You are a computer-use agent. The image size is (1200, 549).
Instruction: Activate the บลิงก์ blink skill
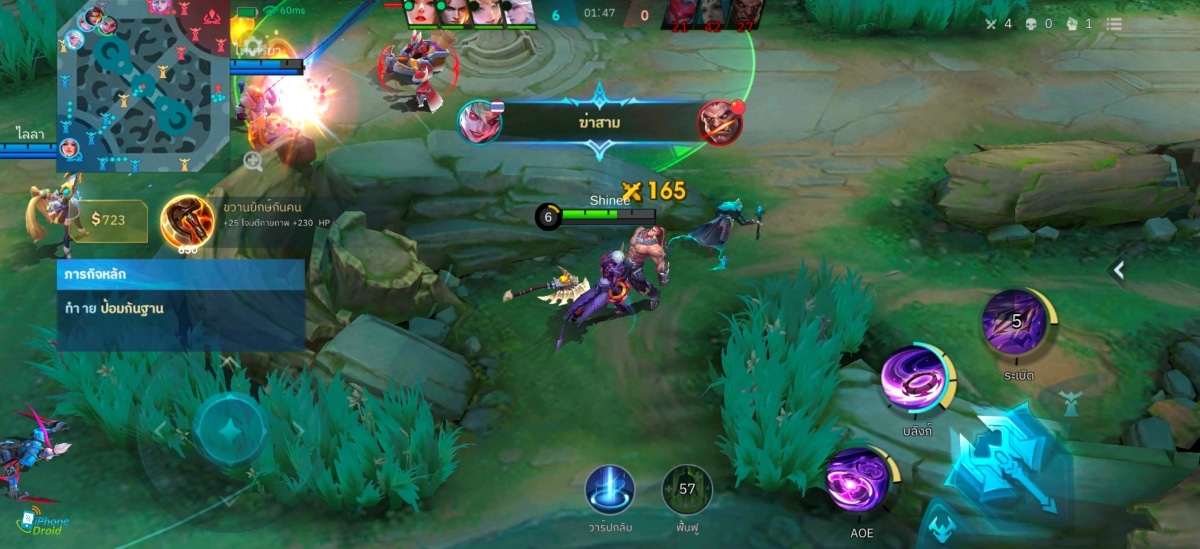(x=915, y=377)
